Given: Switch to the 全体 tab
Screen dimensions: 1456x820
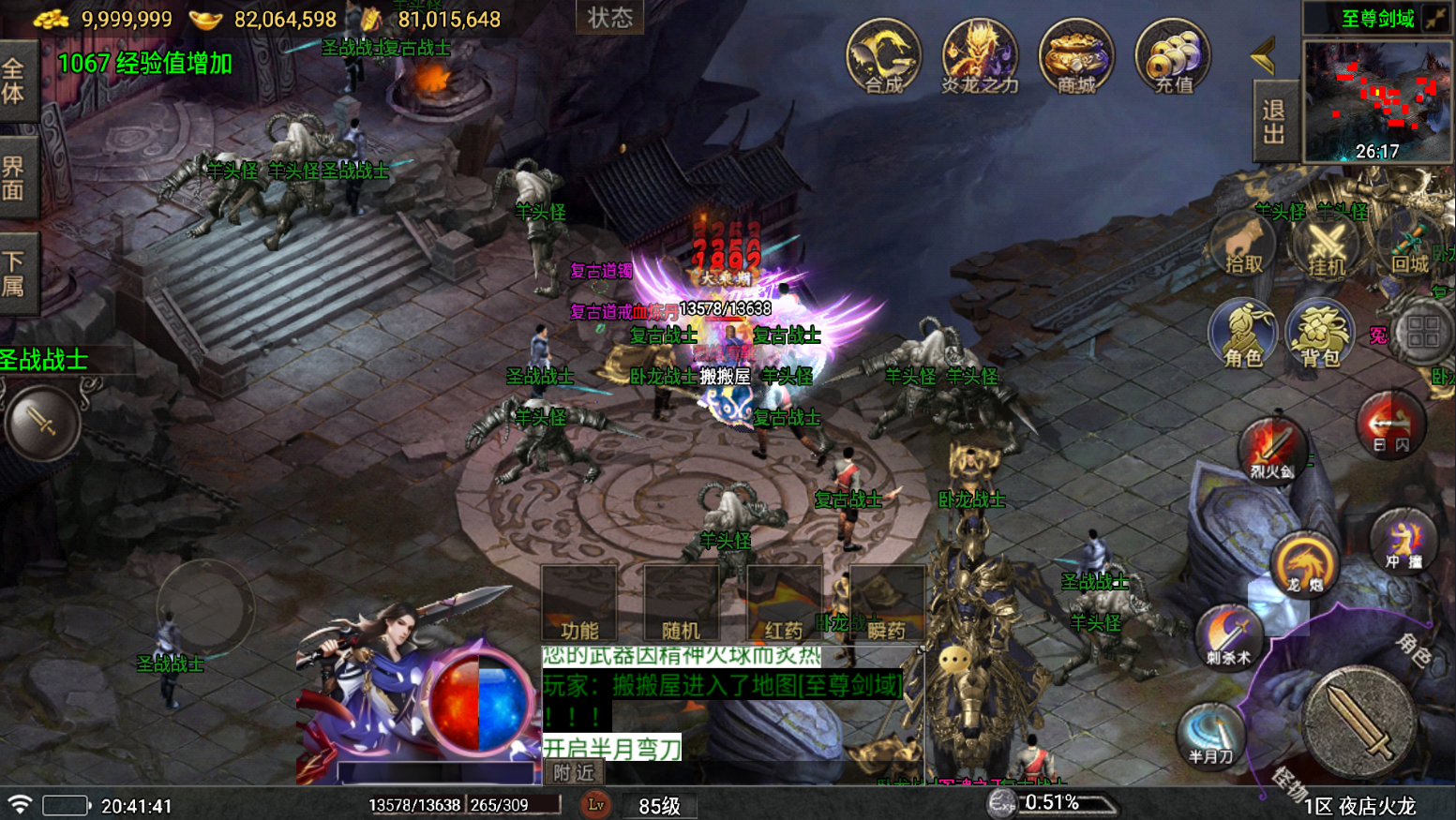Looking at the screenshot, I should click(15, 82).
